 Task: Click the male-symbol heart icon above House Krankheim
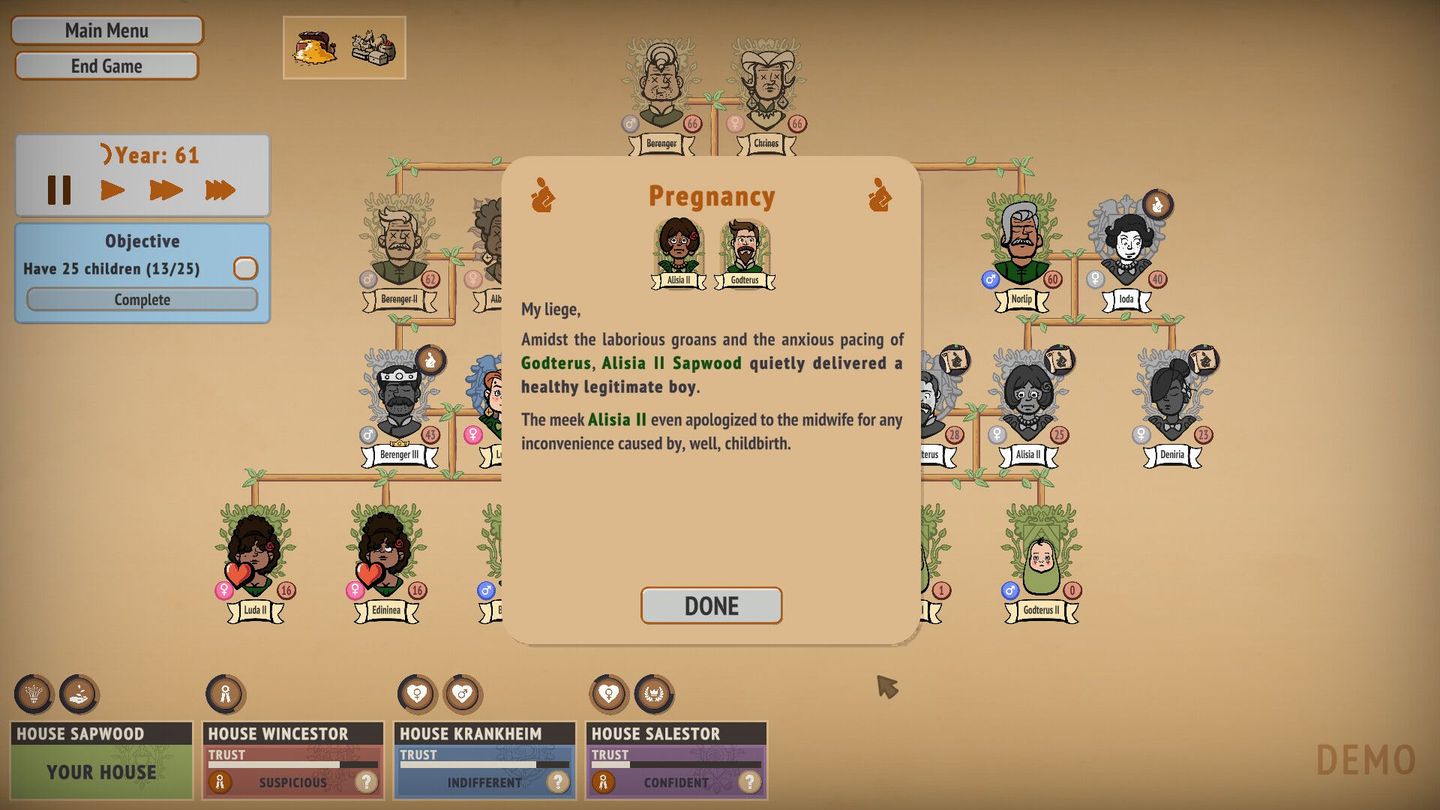pyautogui.click(x=461, y=693)
